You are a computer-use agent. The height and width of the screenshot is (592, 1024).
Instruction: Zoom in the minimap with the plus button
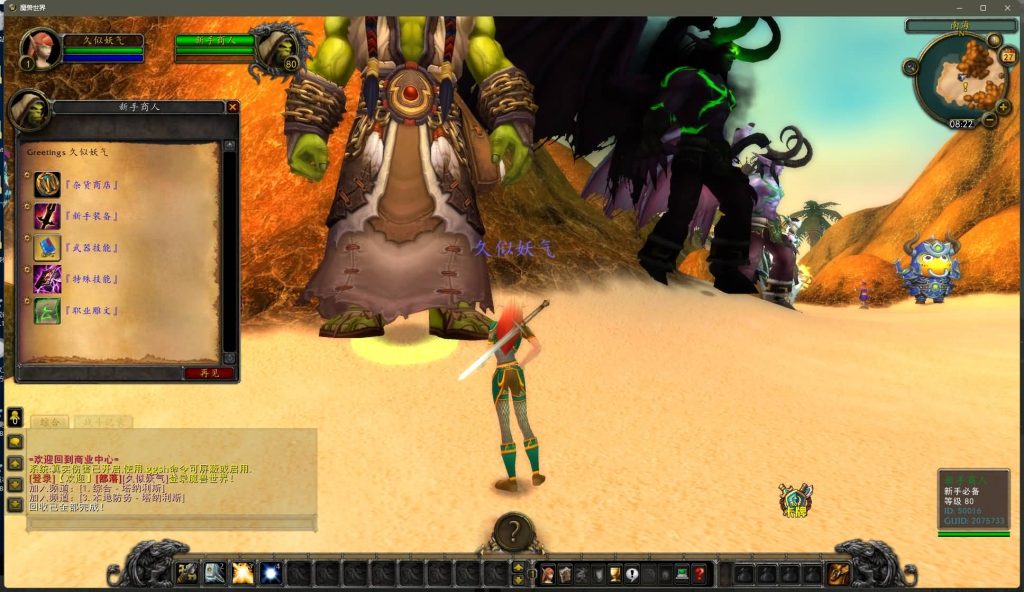point(1003,107)
